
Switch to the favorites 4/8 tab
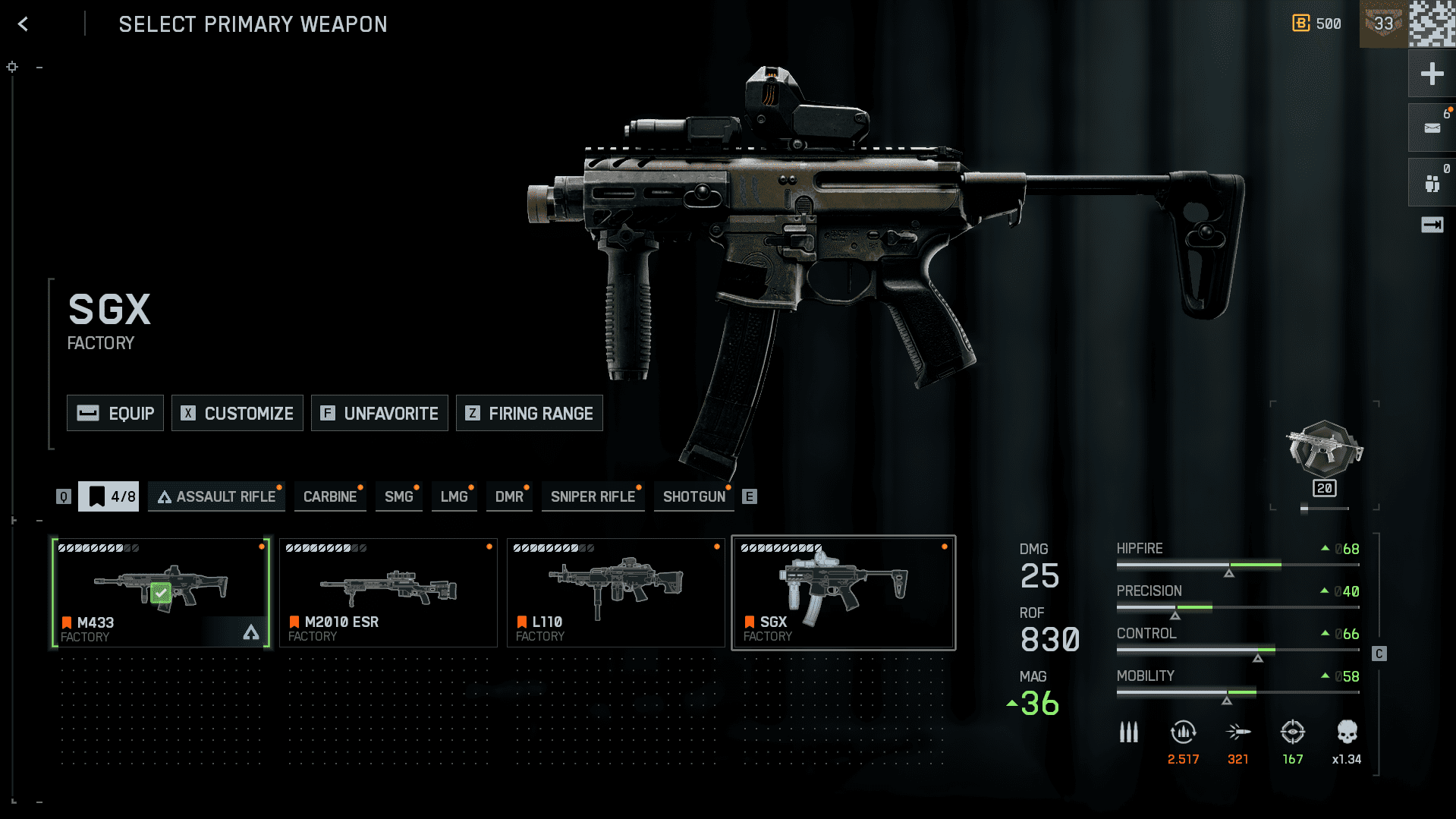[x=108, y=496]
